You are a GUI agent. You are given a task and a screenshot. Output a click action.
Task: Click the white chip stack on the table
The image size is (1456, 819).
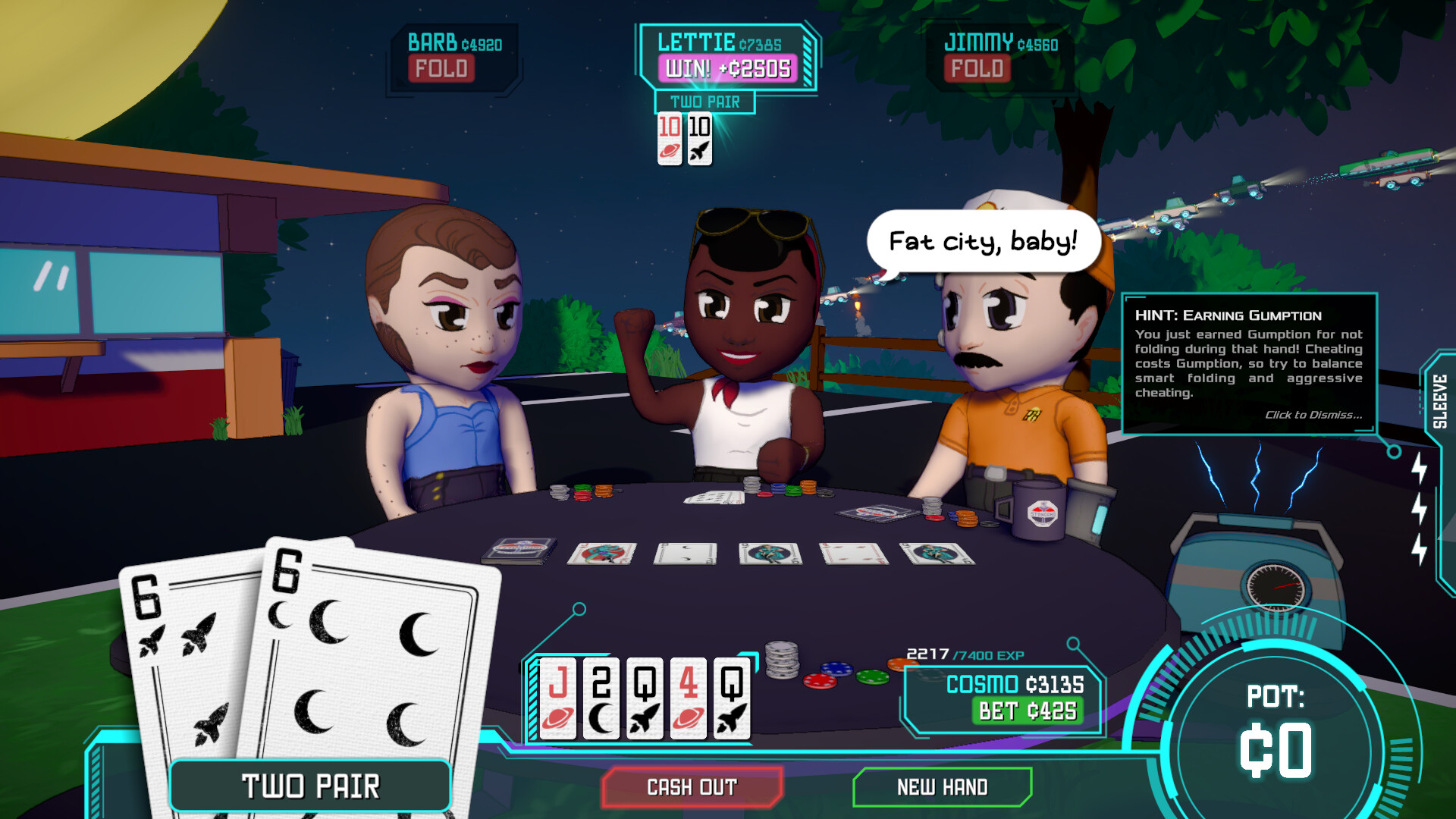[782, 661]
